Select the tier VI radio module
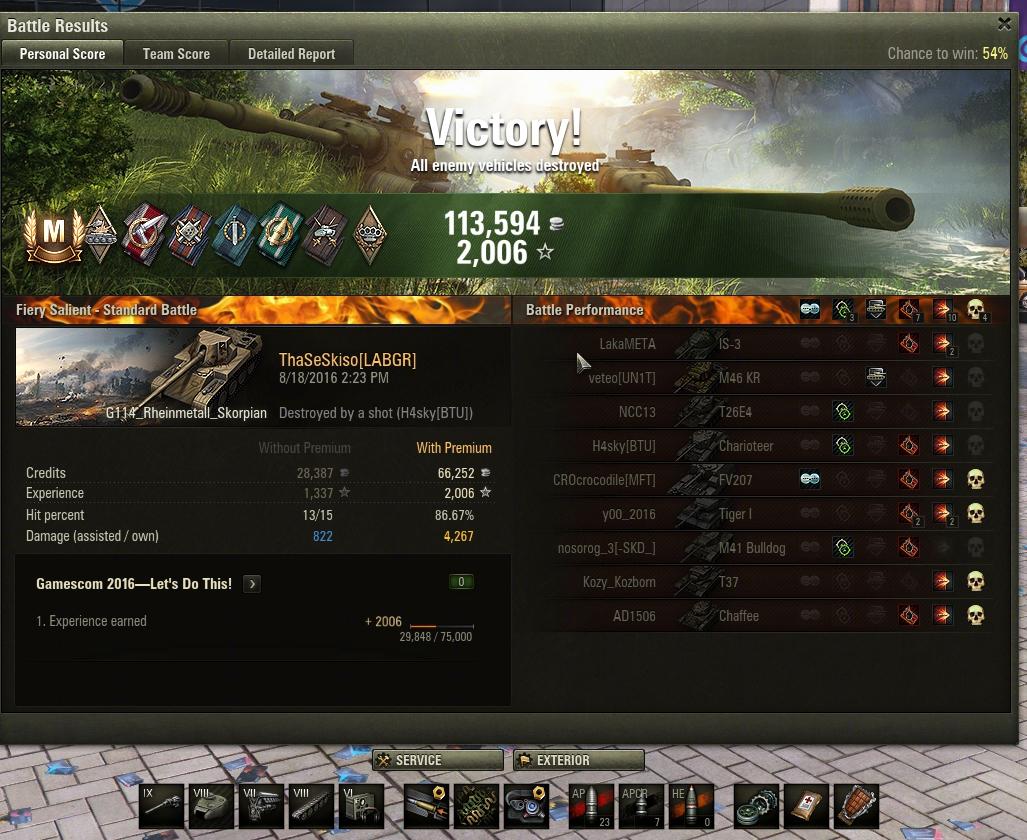The height and width of the screenshot is (840, 1027). 360,806
